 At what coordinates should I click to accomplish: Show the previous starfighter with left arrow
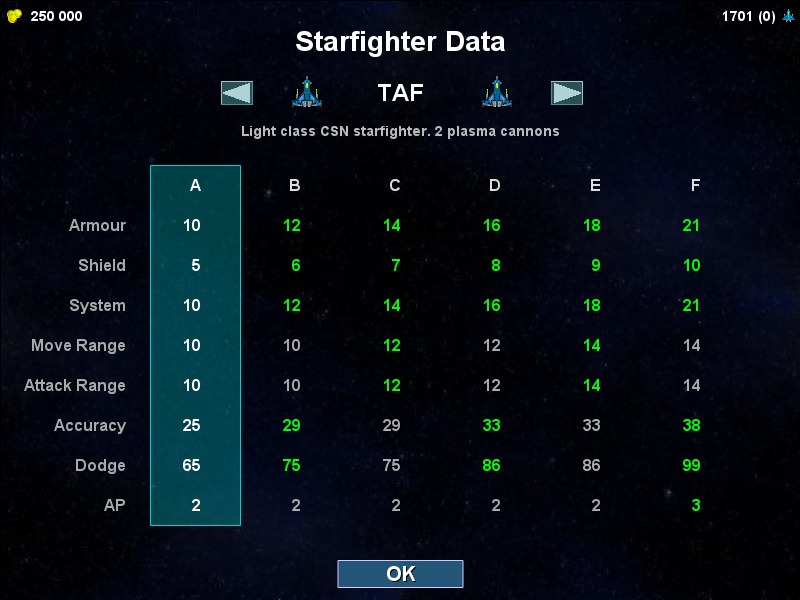tap(237, 93)
